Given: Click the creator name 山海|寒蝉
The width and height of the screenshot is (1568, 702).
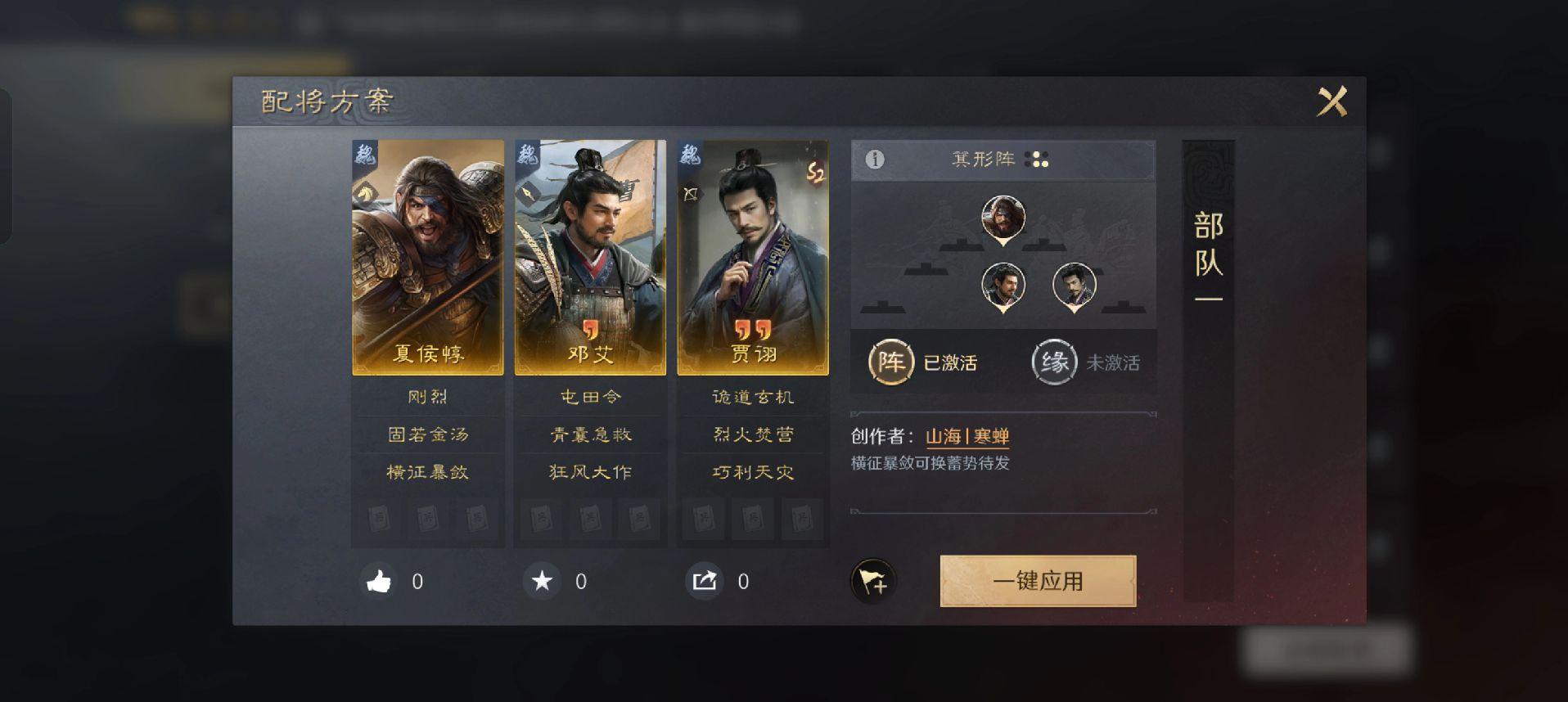Looking at the screenshot, I should coord(967,437).
